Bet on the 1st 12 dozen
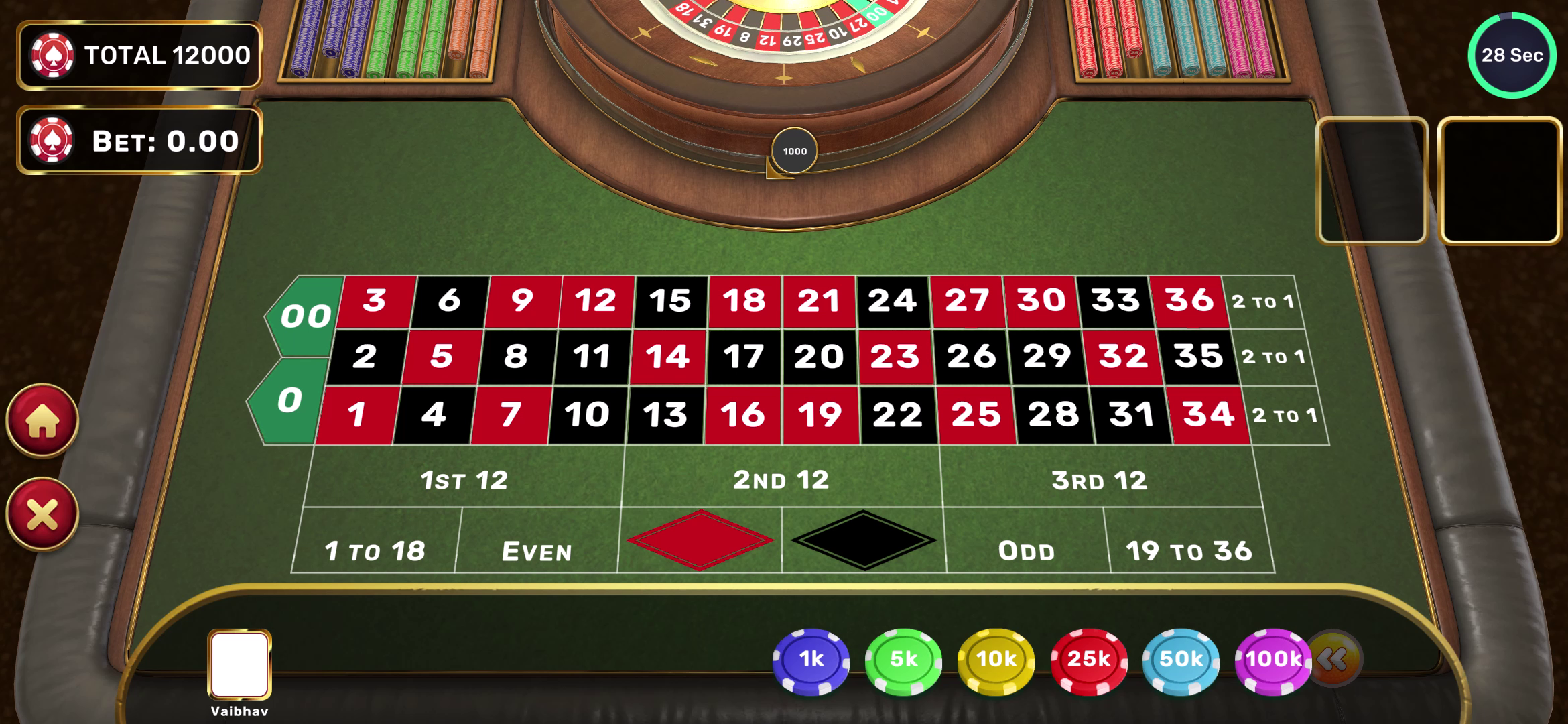1568x724 pixels. click(x=464, y=479)
